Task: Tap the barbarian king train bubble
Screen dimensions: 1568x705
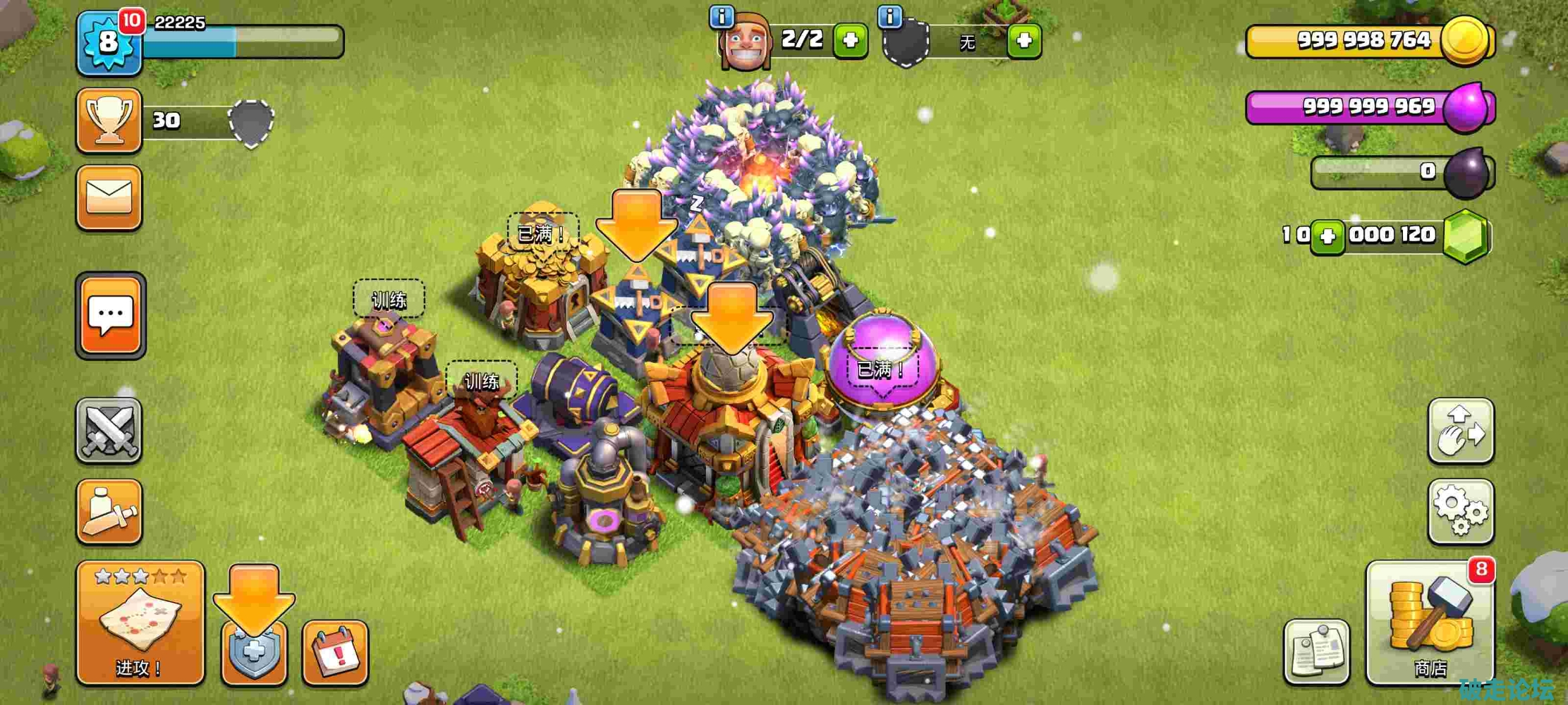Action: coord(482,381)
